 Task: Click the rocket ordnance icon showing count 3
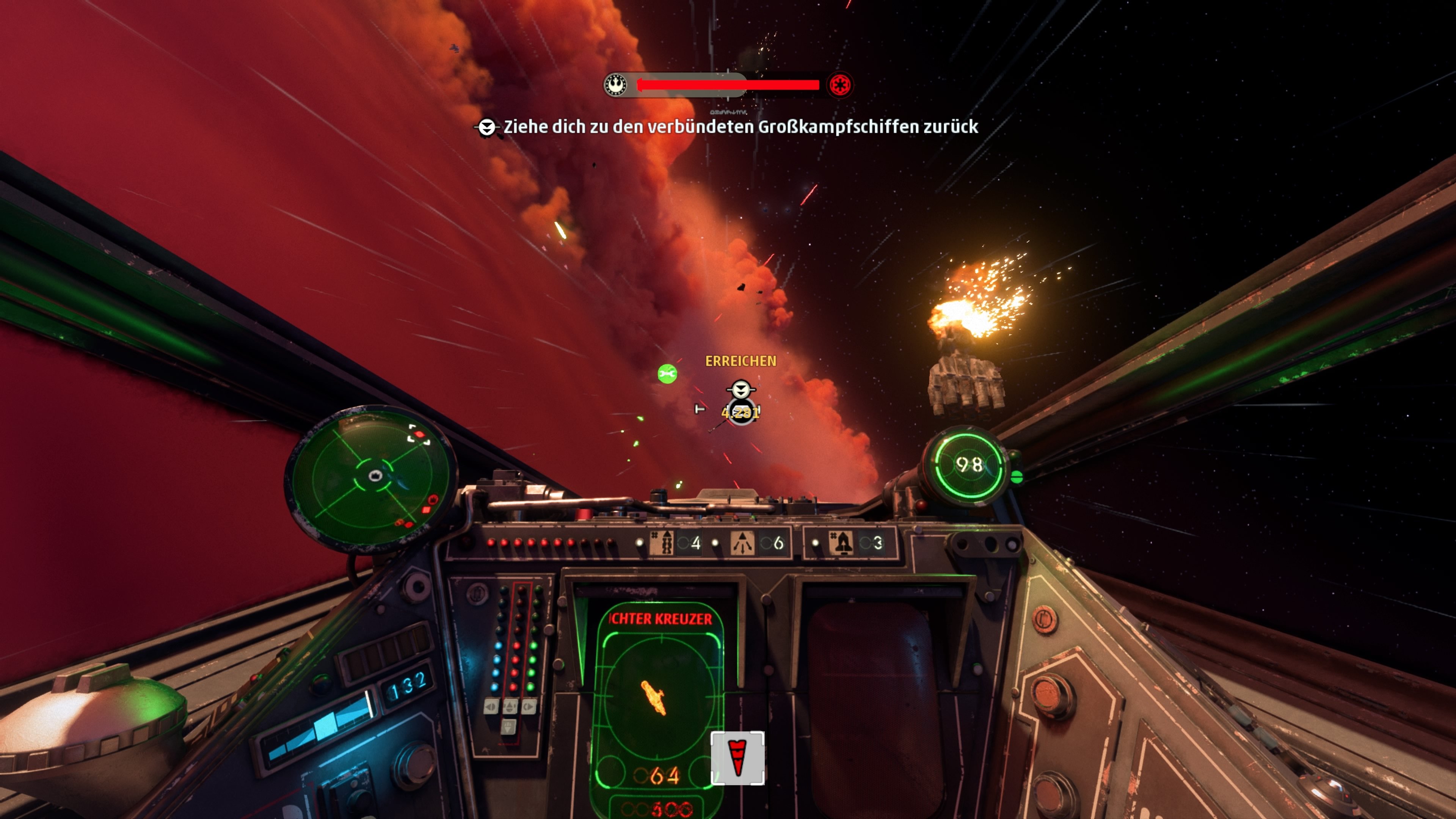point(842,543)
